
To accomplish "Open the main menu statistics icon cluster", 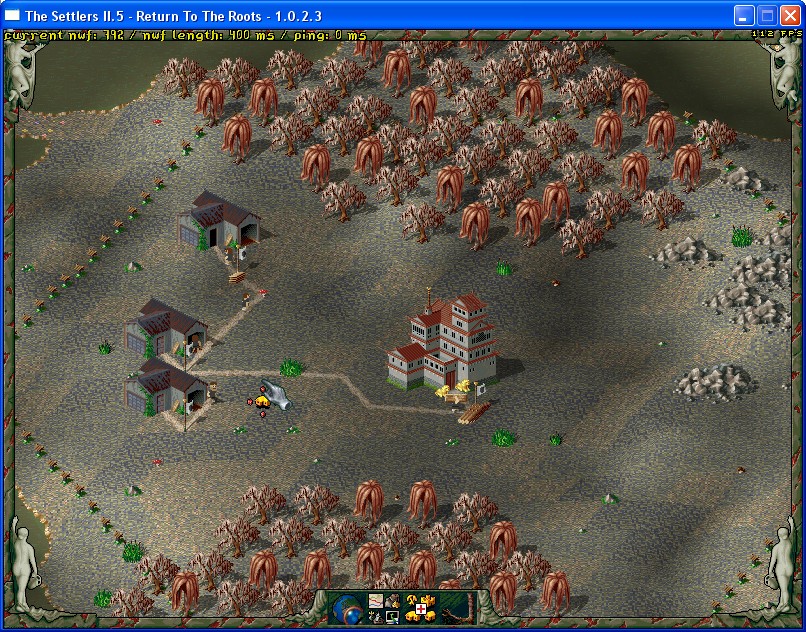I will click(x=385, y=608).
